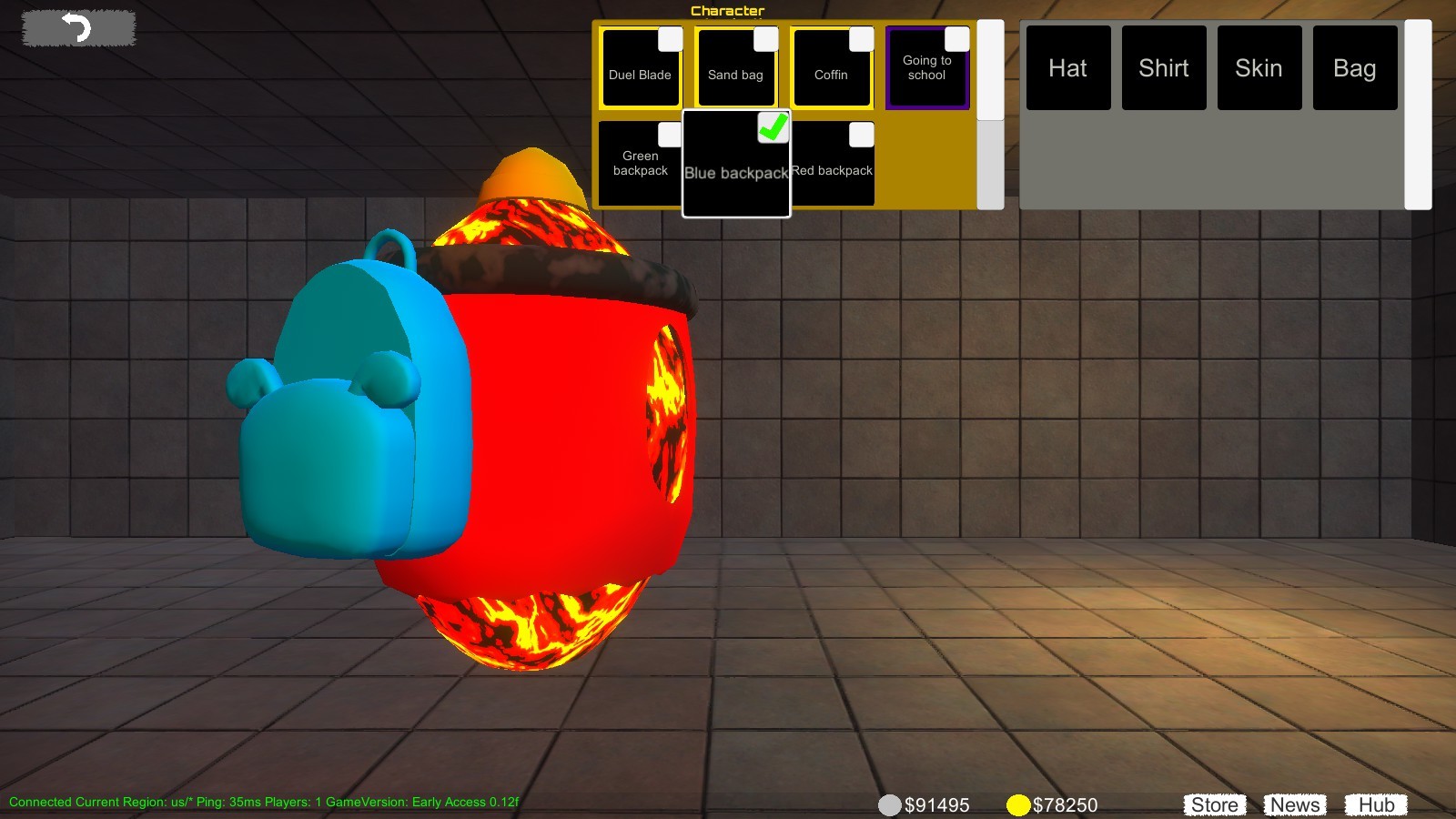Image resolution: width=1456 pixels, height=819 pixels.
Task: Check the Red backpack checkbox
Action: 859,134
